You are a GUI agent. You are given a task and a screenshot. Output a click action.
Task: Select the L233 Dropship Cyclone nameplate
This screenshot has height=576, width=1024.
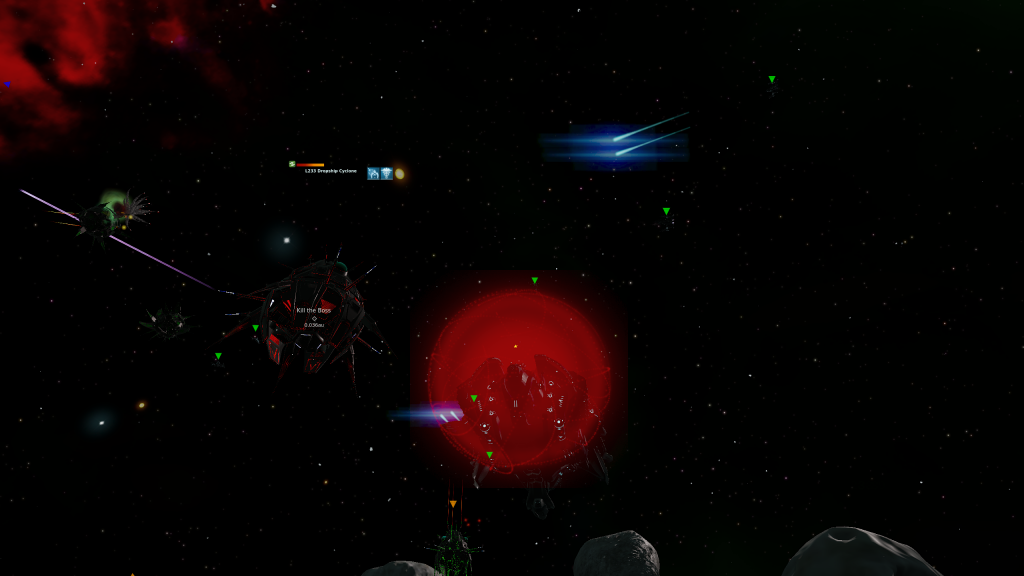(x=331, y=171)
